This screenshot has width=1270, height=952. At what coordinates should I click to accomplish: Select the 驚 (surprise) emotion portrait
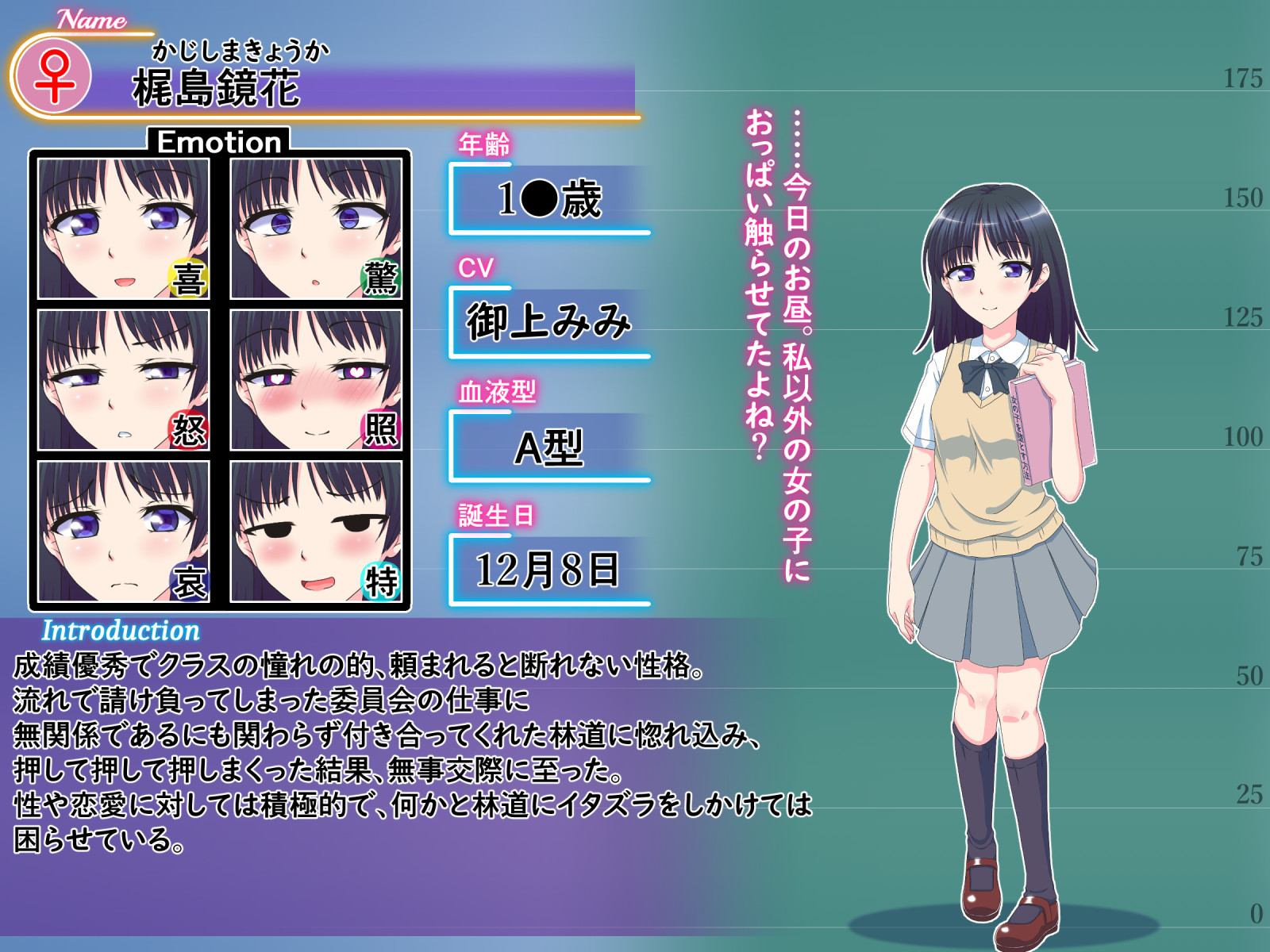tap(316, 228)
